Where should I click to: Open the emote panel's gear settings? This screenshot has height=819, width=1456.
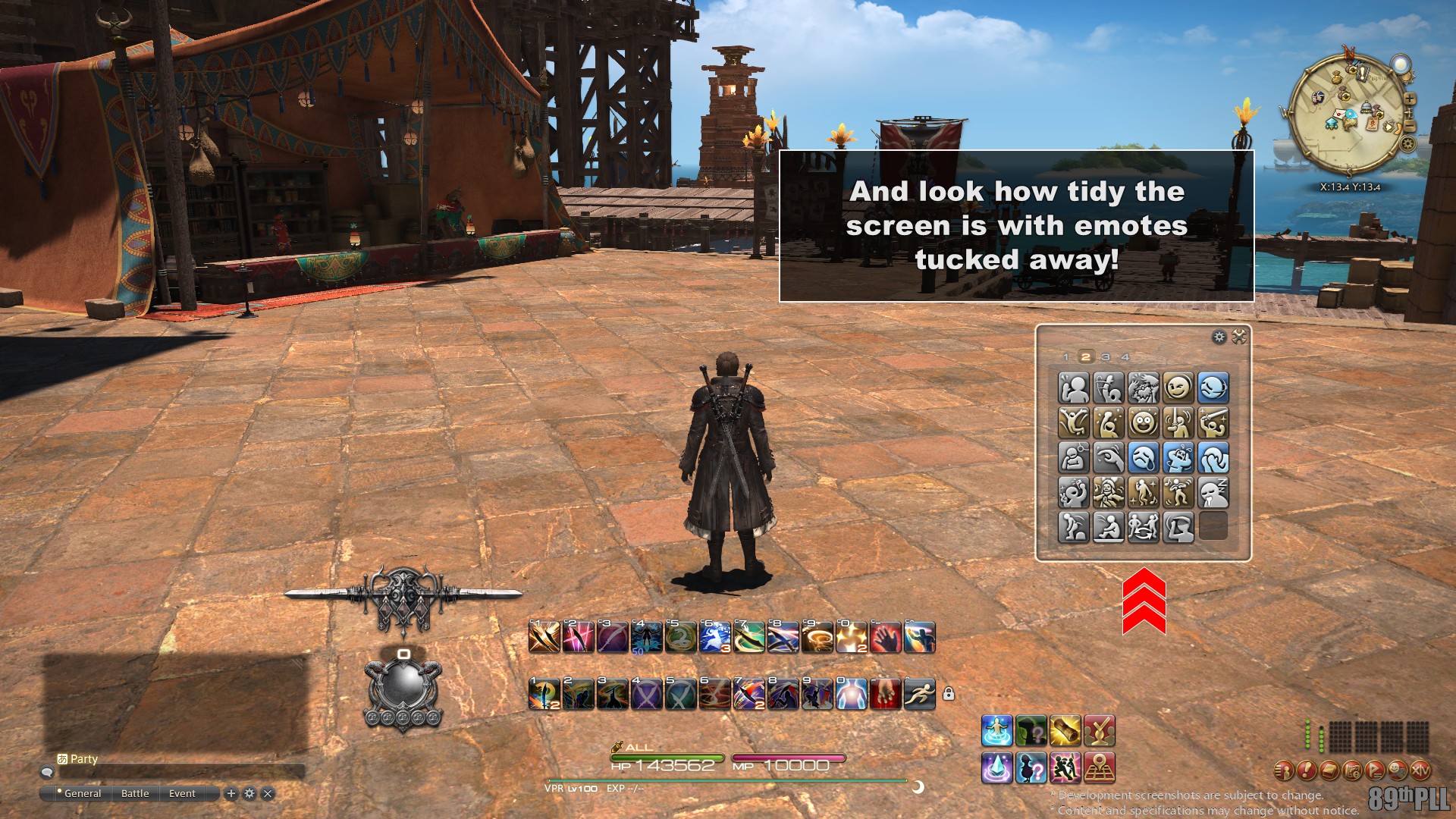tap(1219, 337)
